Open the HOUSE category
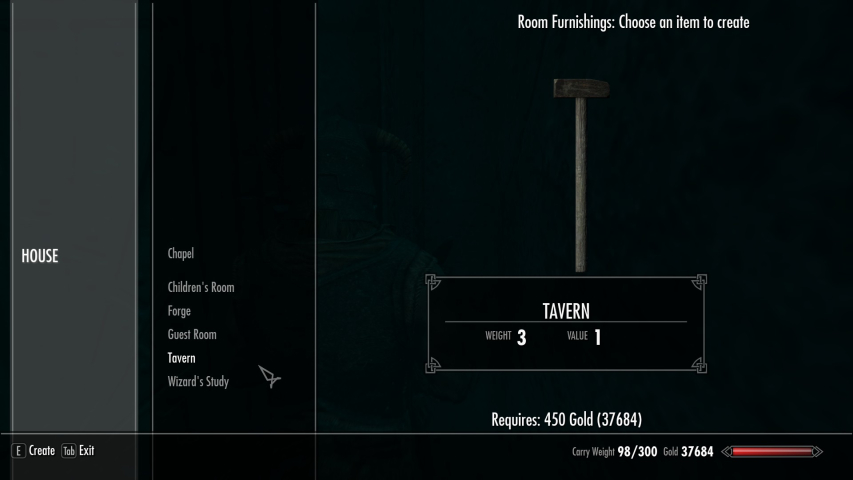853x480 pixels. (40, 256)
